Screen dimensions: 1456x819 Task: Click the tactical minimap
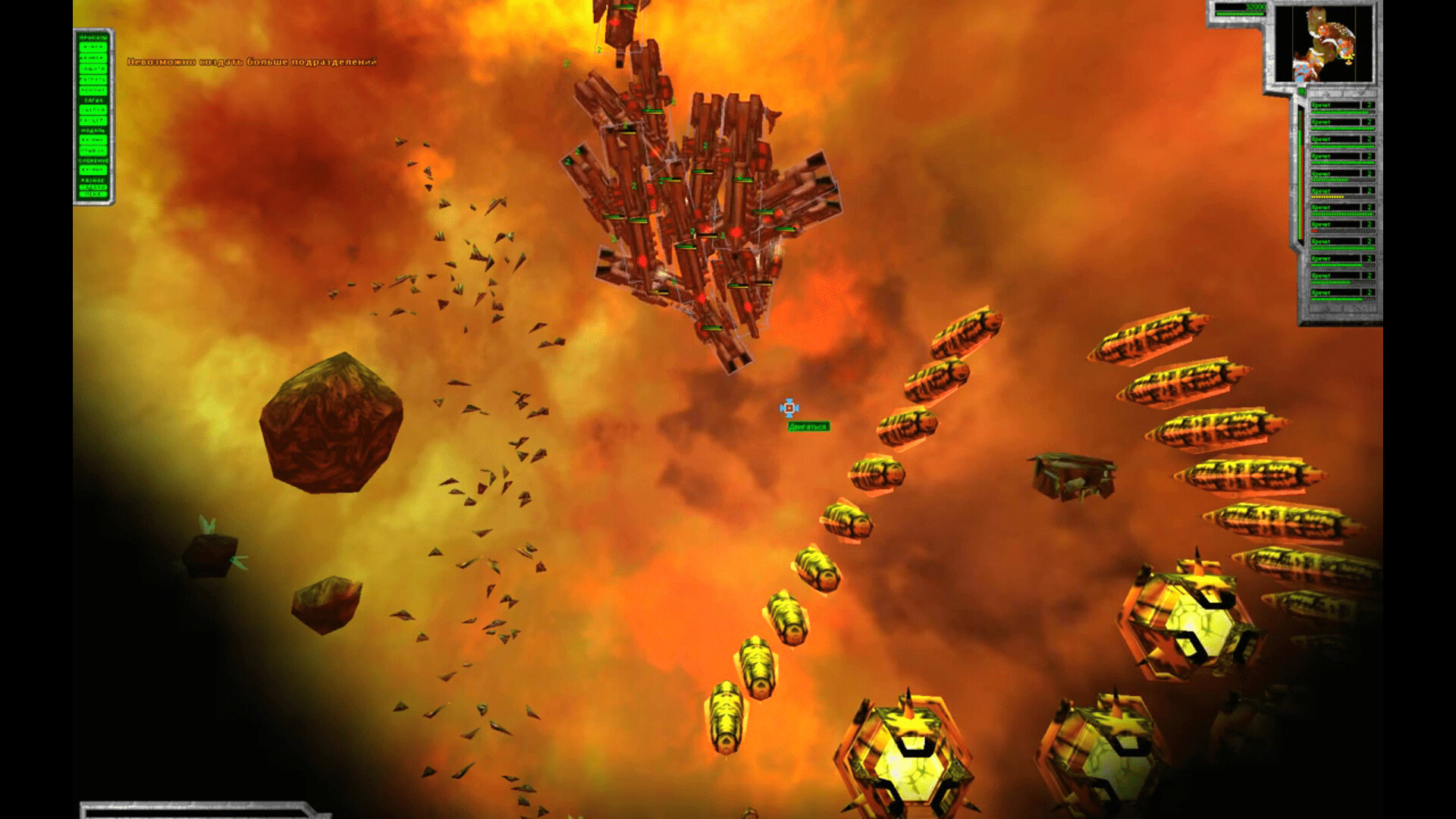1323,43
